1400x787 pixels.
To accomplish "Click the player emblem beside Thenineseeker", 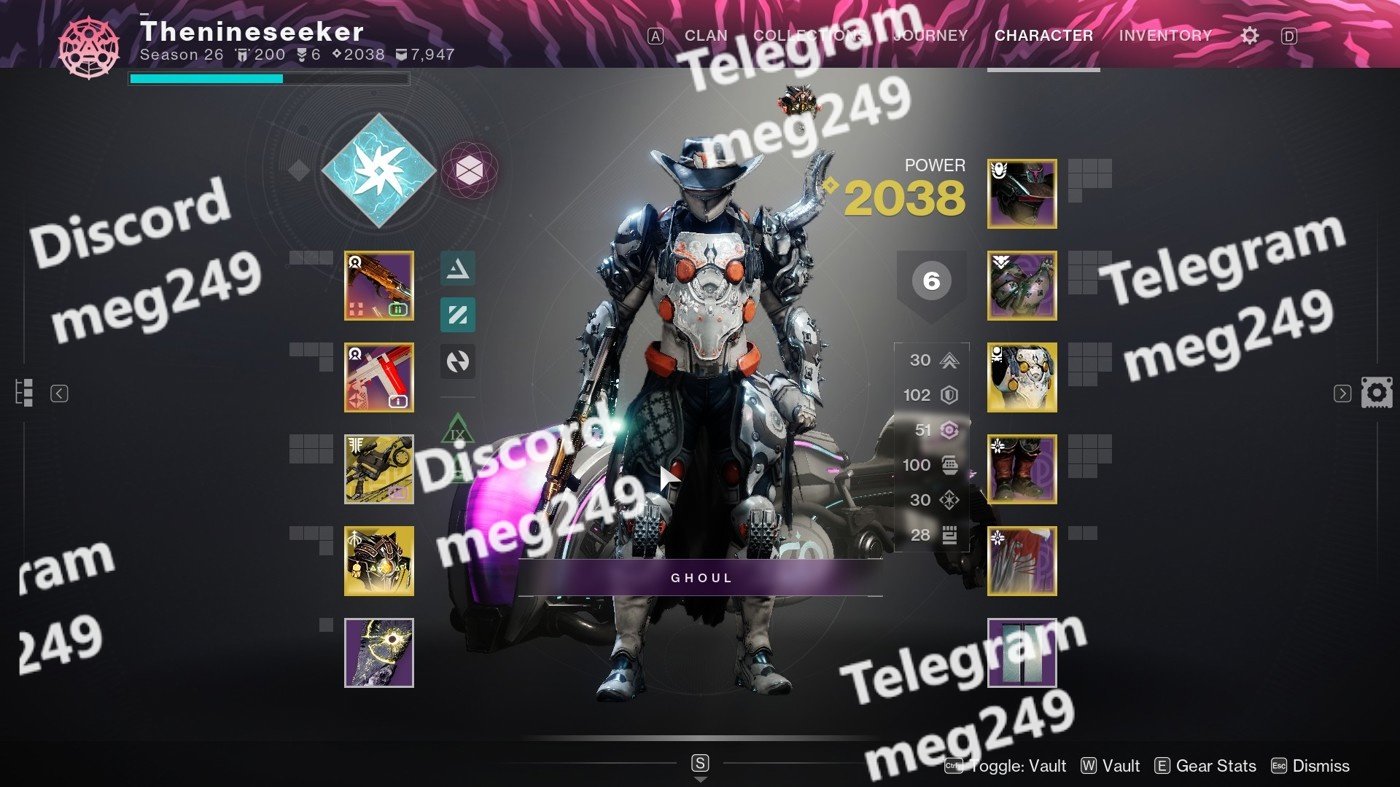I will point(89,47).
